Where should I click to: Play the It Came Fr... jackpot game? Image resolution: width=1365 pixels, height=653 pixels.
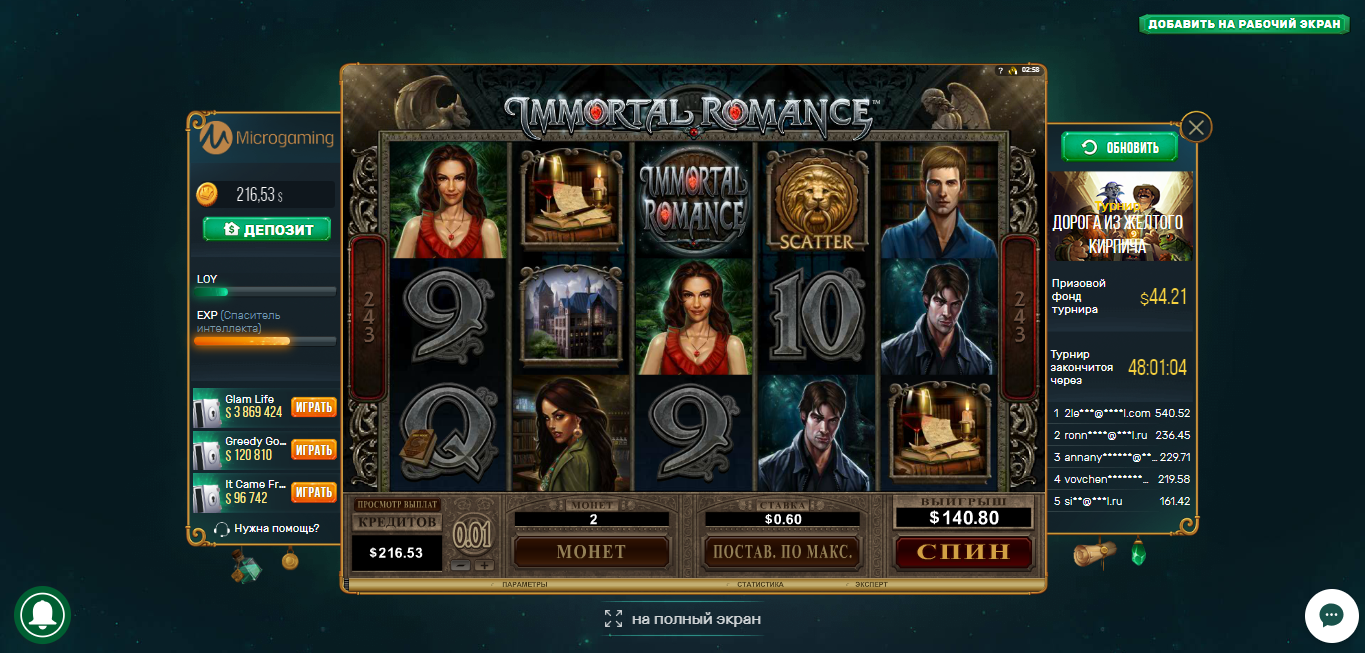click(313, 492)
